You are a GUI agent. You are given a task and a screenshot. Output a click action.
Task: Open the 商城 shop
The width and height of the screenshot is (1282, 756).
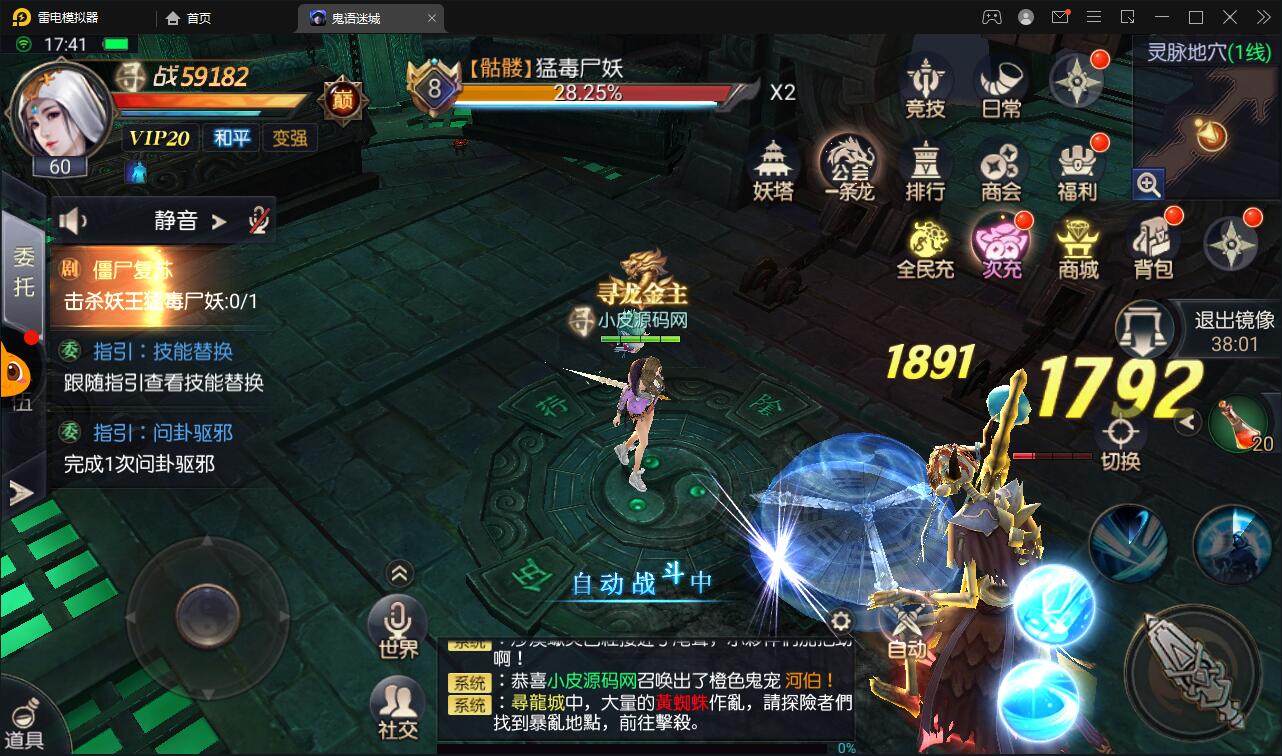(x=1078, y=248)
